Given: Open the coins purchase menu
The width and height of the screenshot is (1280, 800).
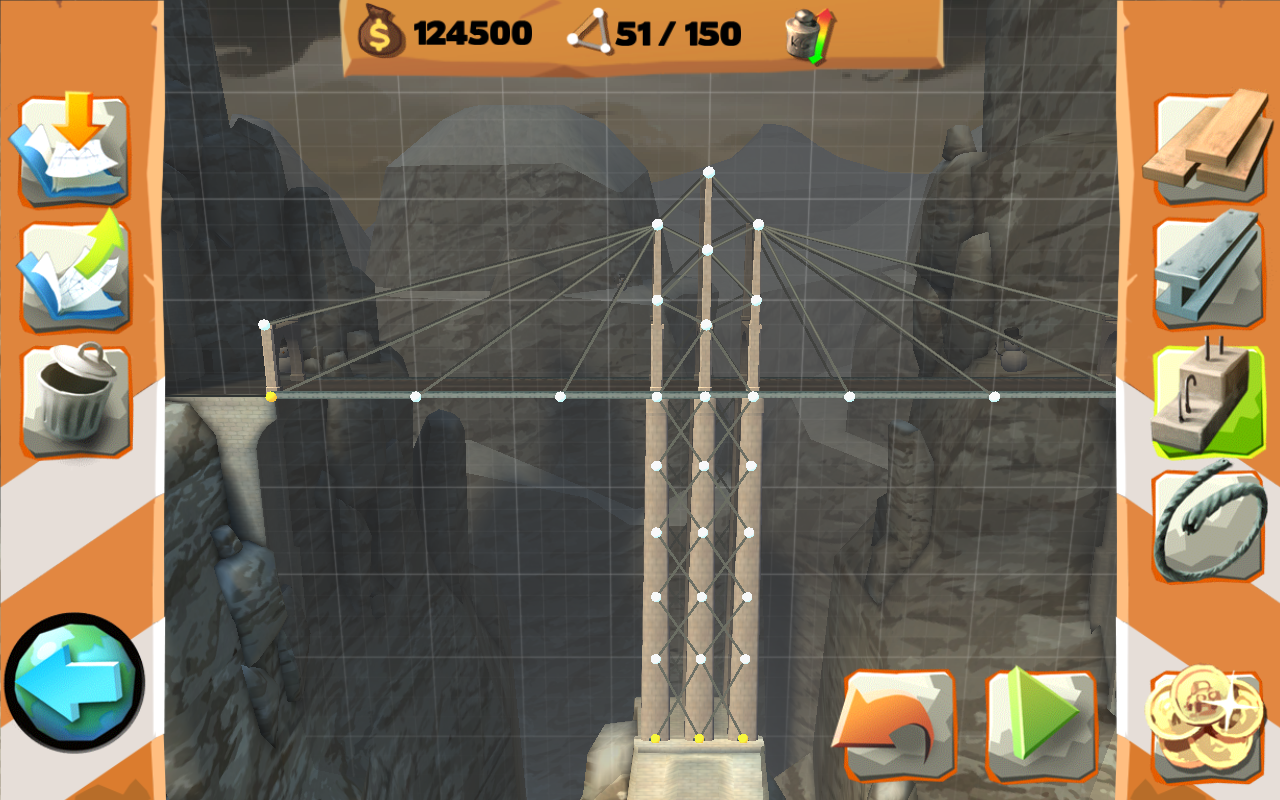Looking at the screenshot, I should 1206,722.
